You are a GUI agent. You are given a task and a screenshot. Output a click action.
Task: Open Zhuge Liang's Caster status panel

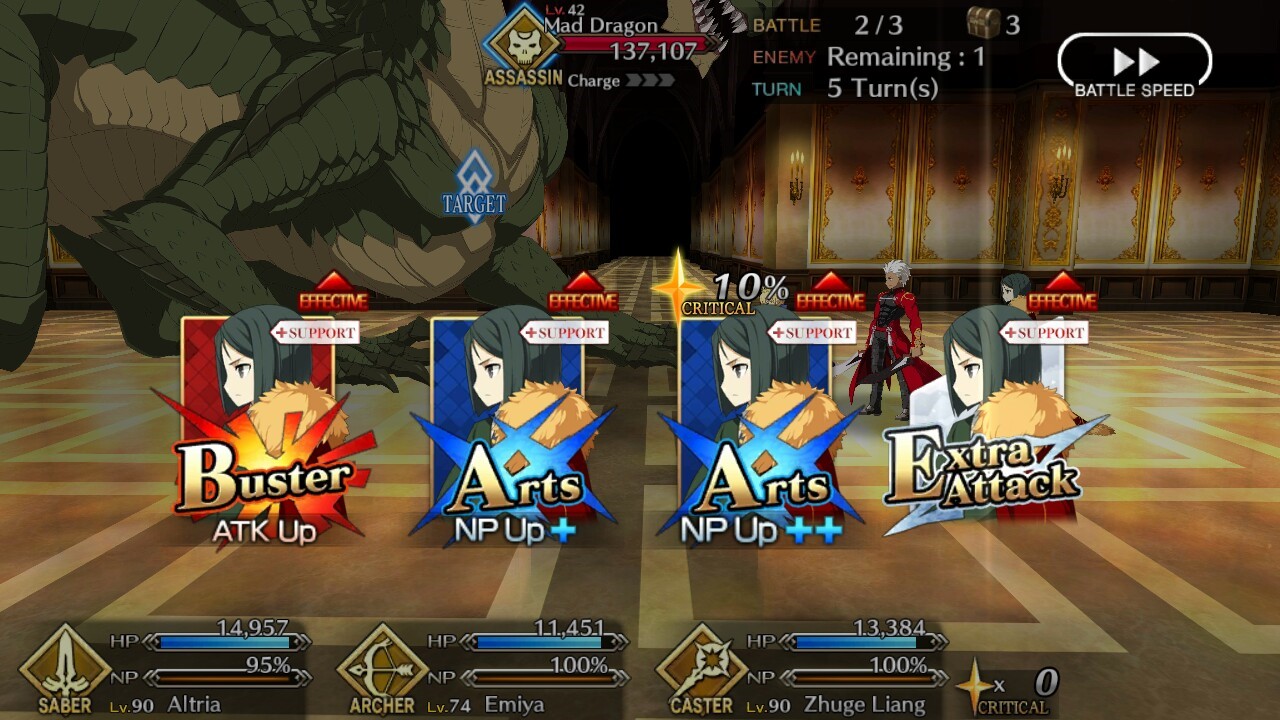click(x=800, y=668)
